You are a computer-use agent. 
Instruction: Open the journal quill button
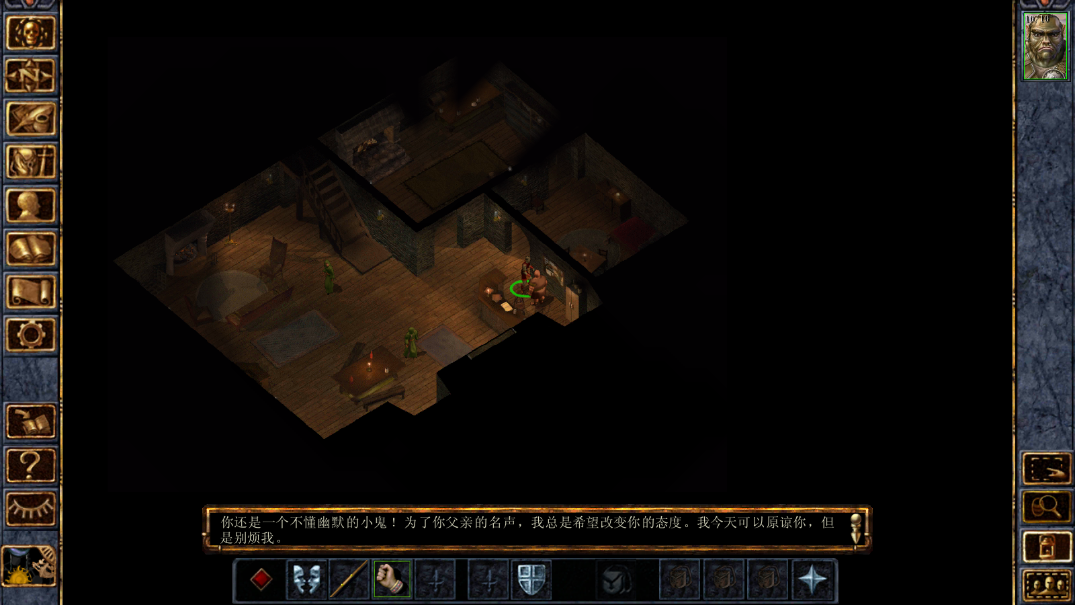tap(30, 119)
